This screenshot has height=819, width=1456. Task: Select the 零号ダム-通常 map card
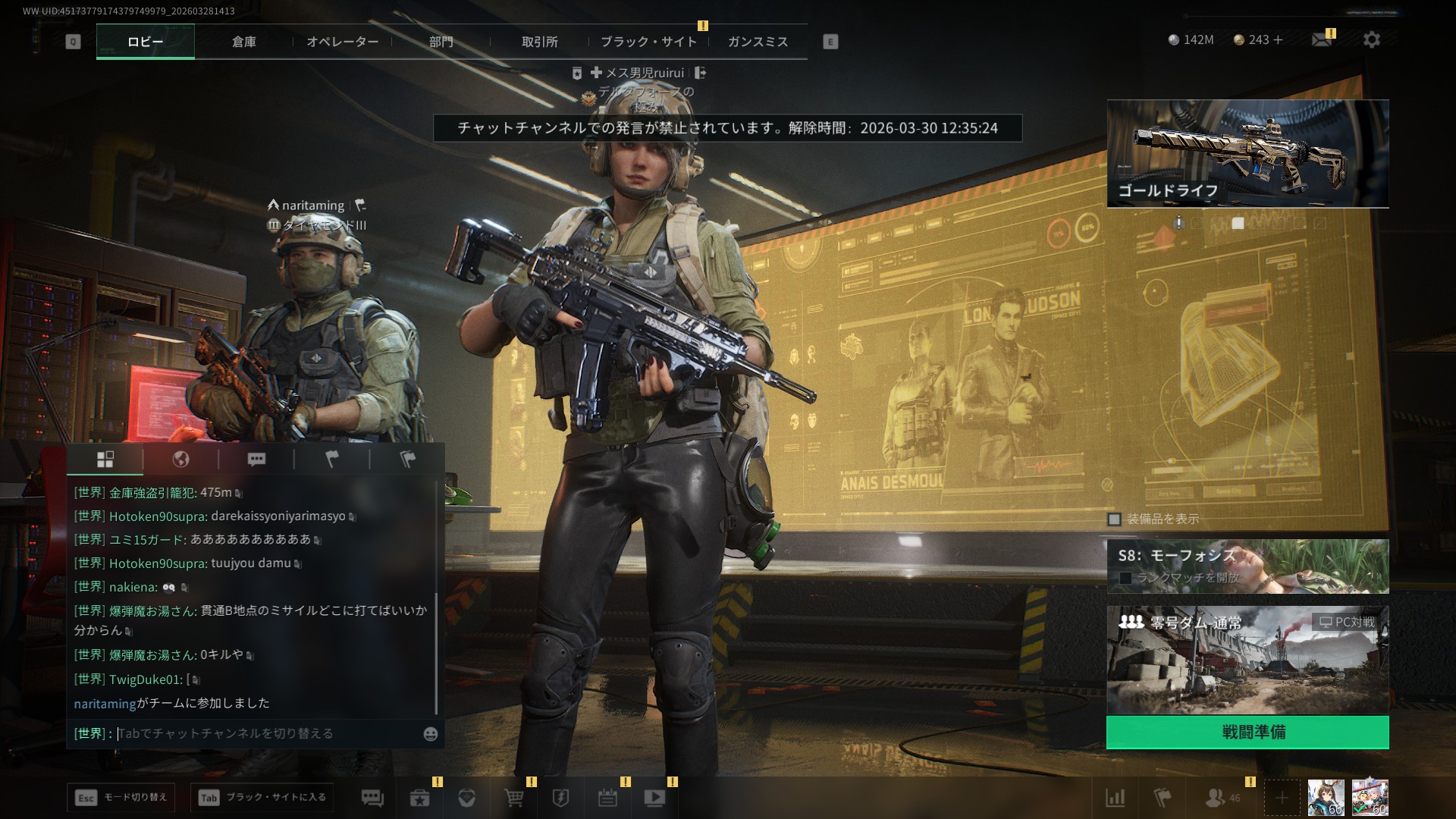tap(1247, 660)
